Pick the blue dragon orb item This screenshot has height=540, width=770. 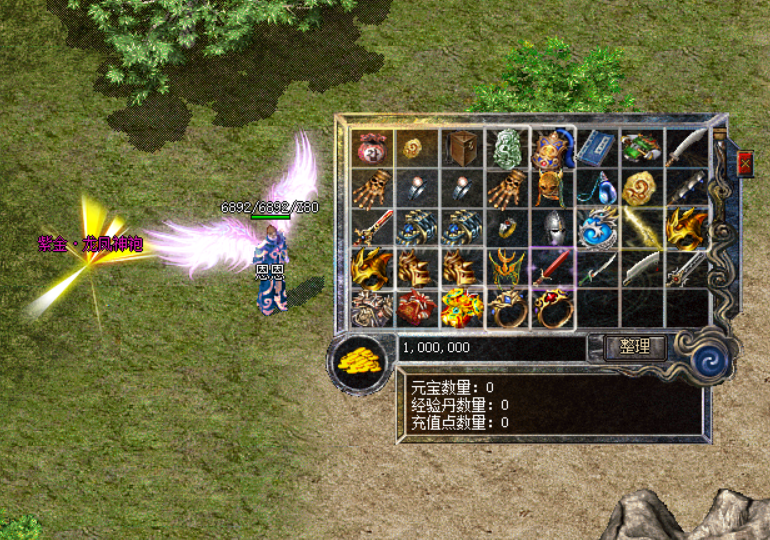pyautogui.click(x=597, y=228)
